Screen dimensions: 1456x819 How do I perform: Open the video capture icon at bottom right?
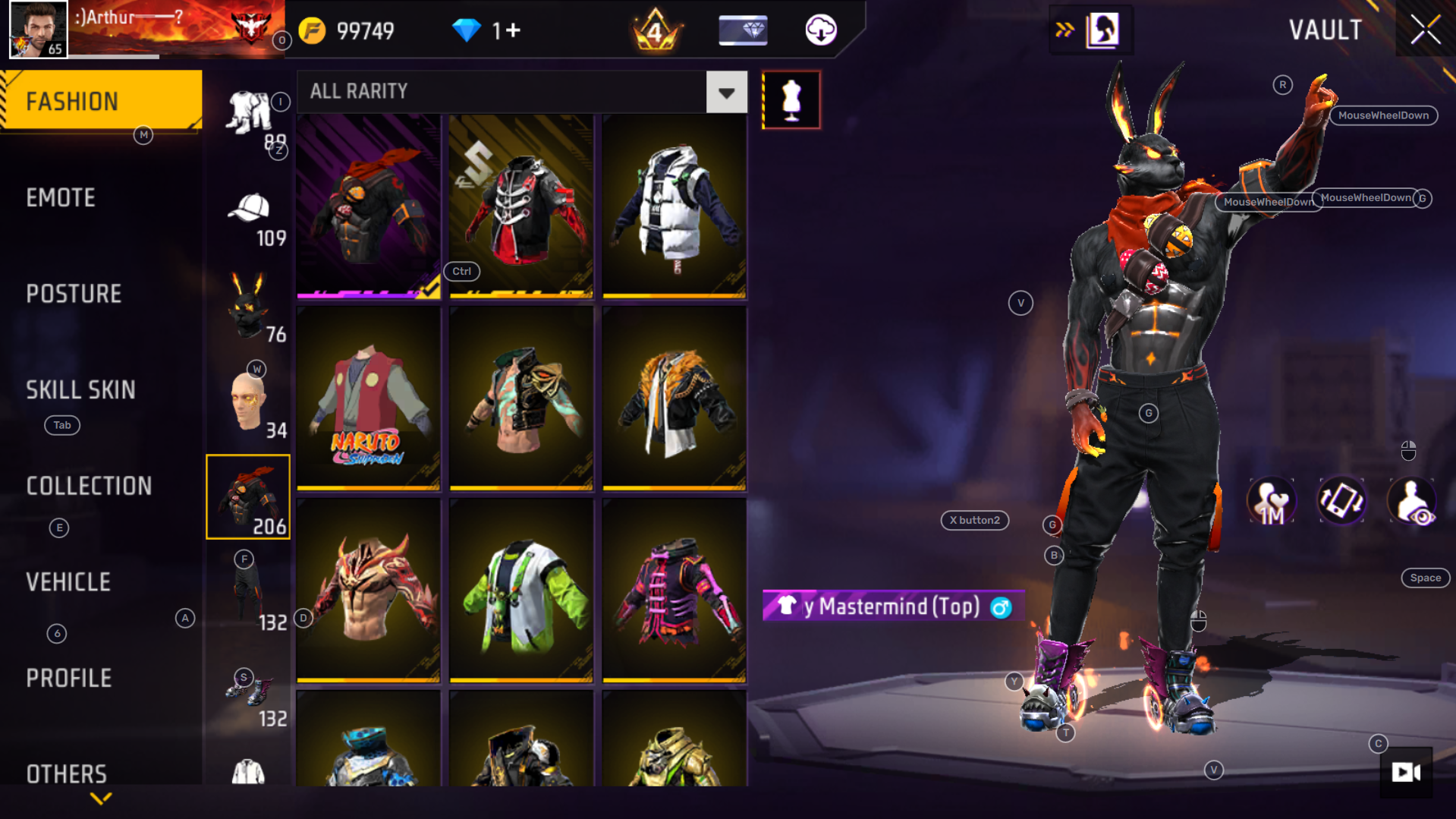(1406, 773)
